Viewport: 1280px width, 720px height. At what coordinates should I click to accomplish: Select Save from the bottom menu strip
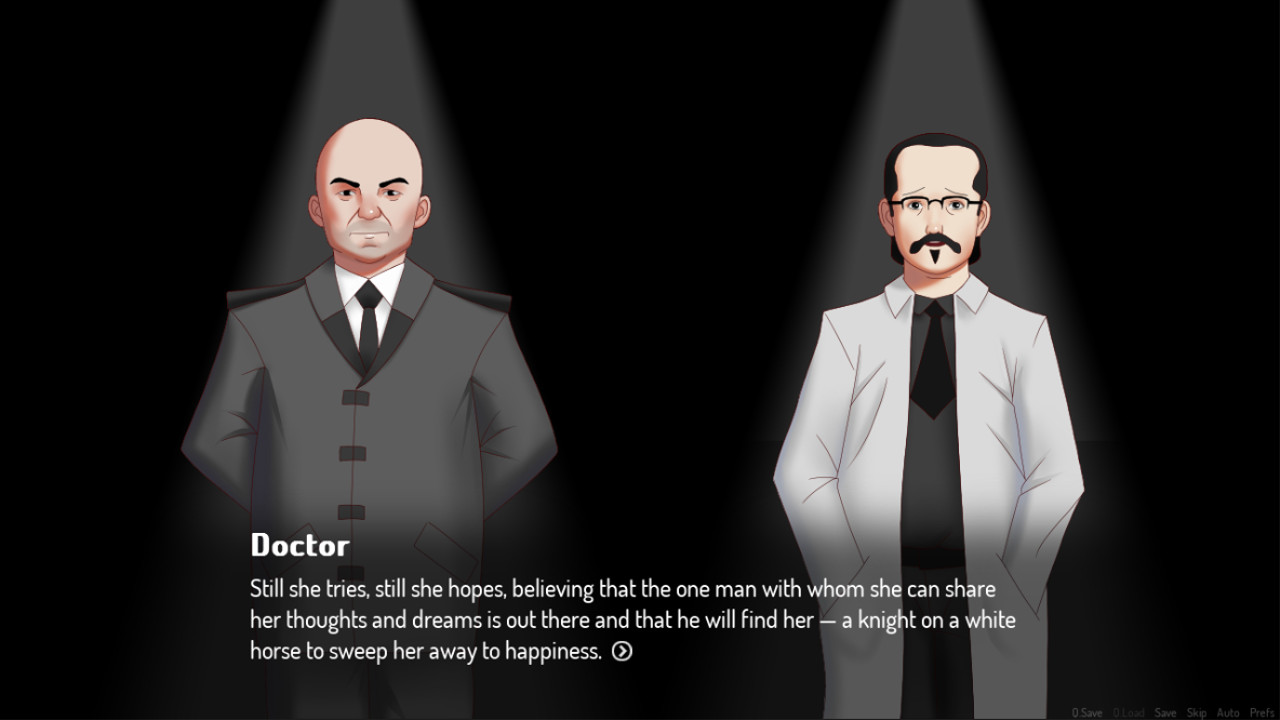click(x=1166, y=712)
